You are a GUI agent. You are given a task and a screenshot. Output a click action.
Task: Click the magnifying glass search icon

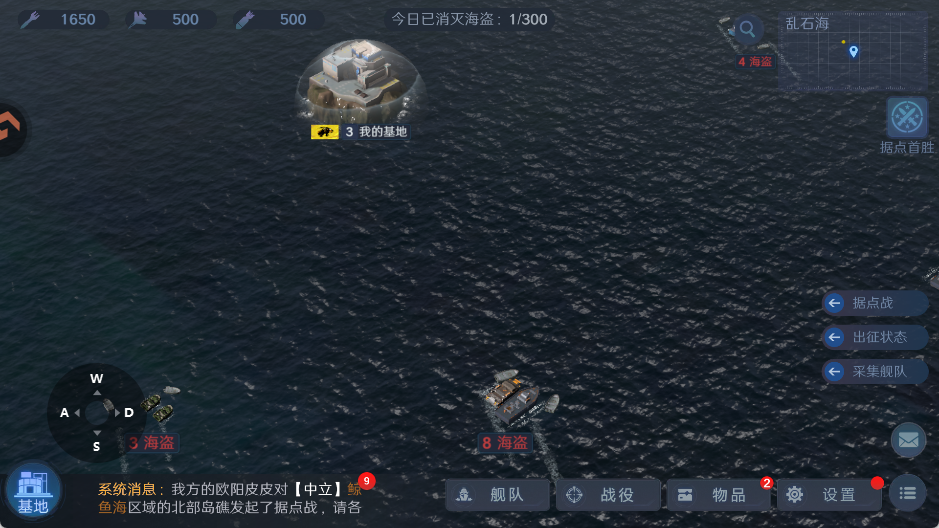click(x=747, y=29)
